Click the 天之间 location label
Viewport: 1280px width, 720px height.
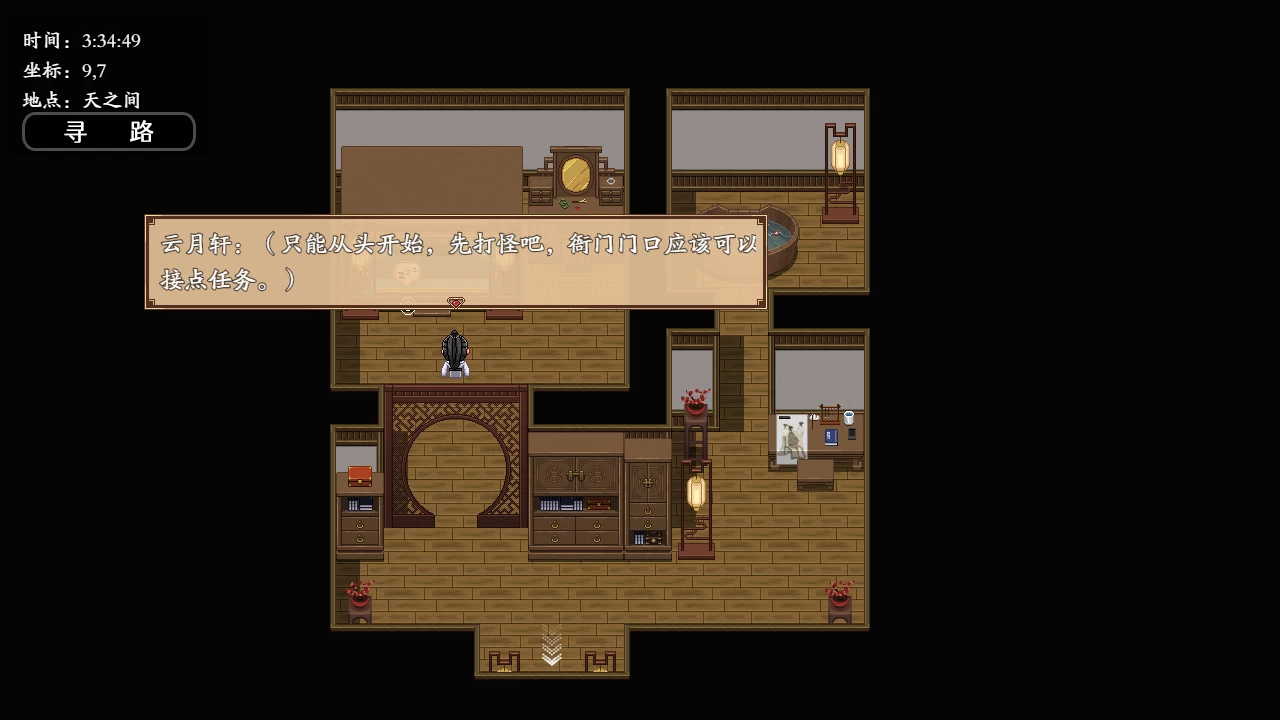(x=110, y=100)
